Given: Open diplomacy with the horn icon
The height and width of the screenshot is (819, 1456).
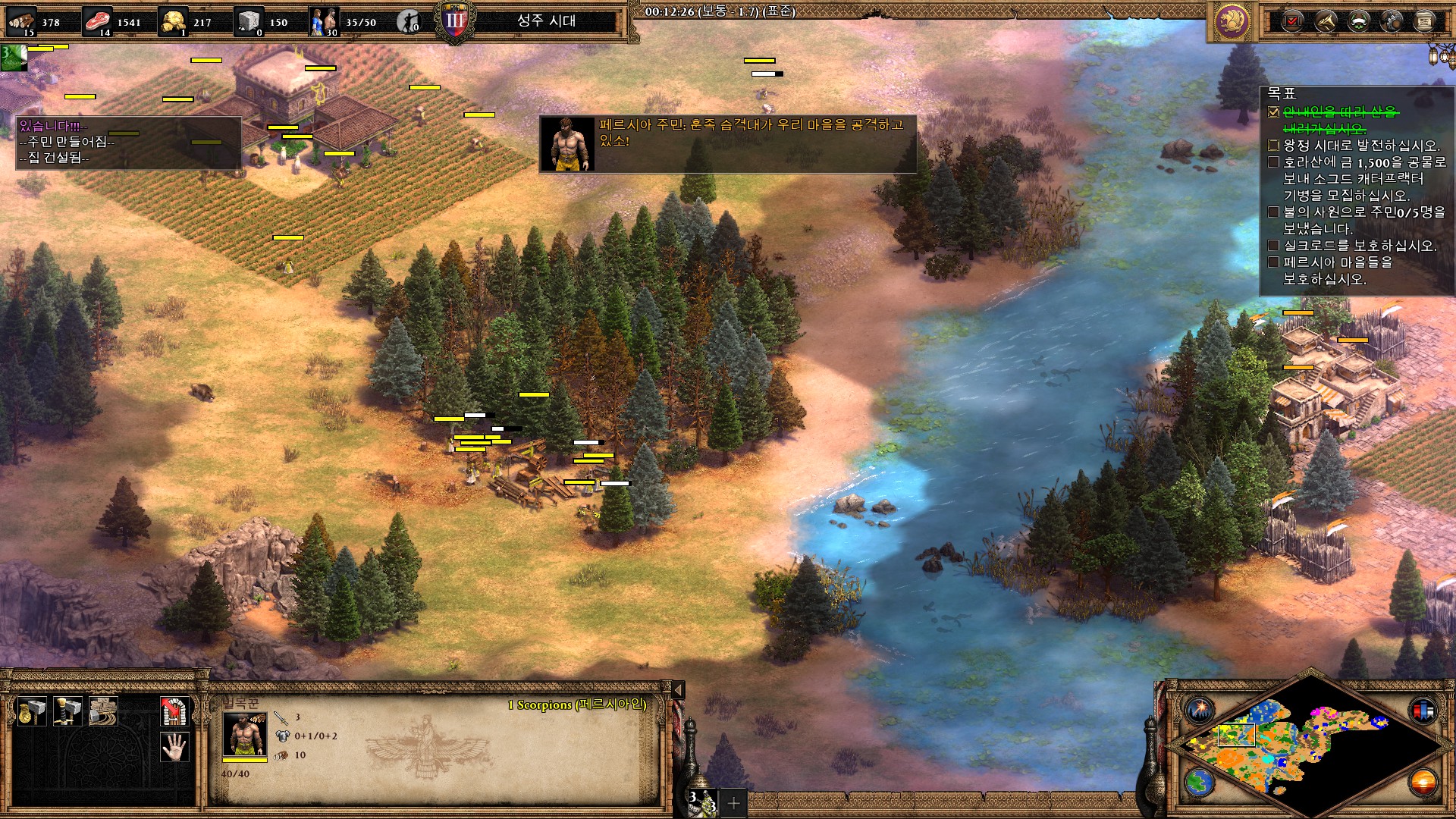Looking at the screenshot, I should click(x=1326, y=21).
